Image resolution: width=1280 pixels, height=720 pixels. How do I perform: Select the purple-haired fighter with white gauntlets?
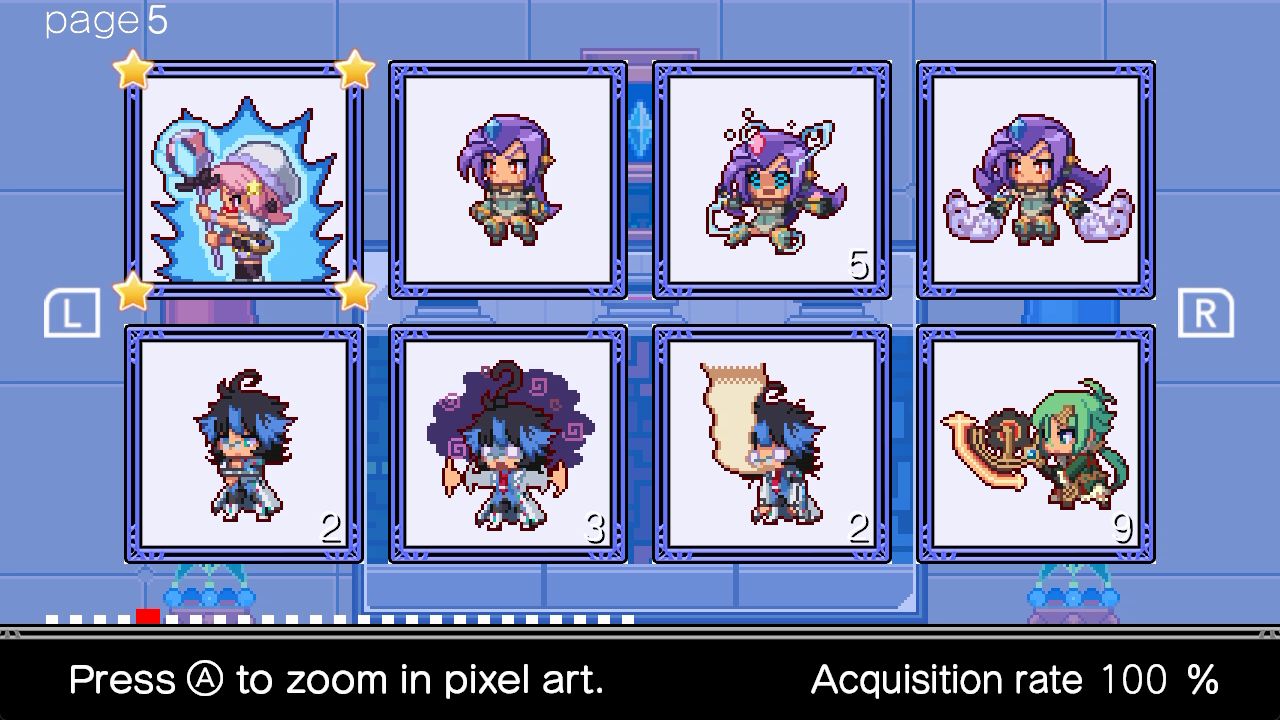tap(1036, 180)
